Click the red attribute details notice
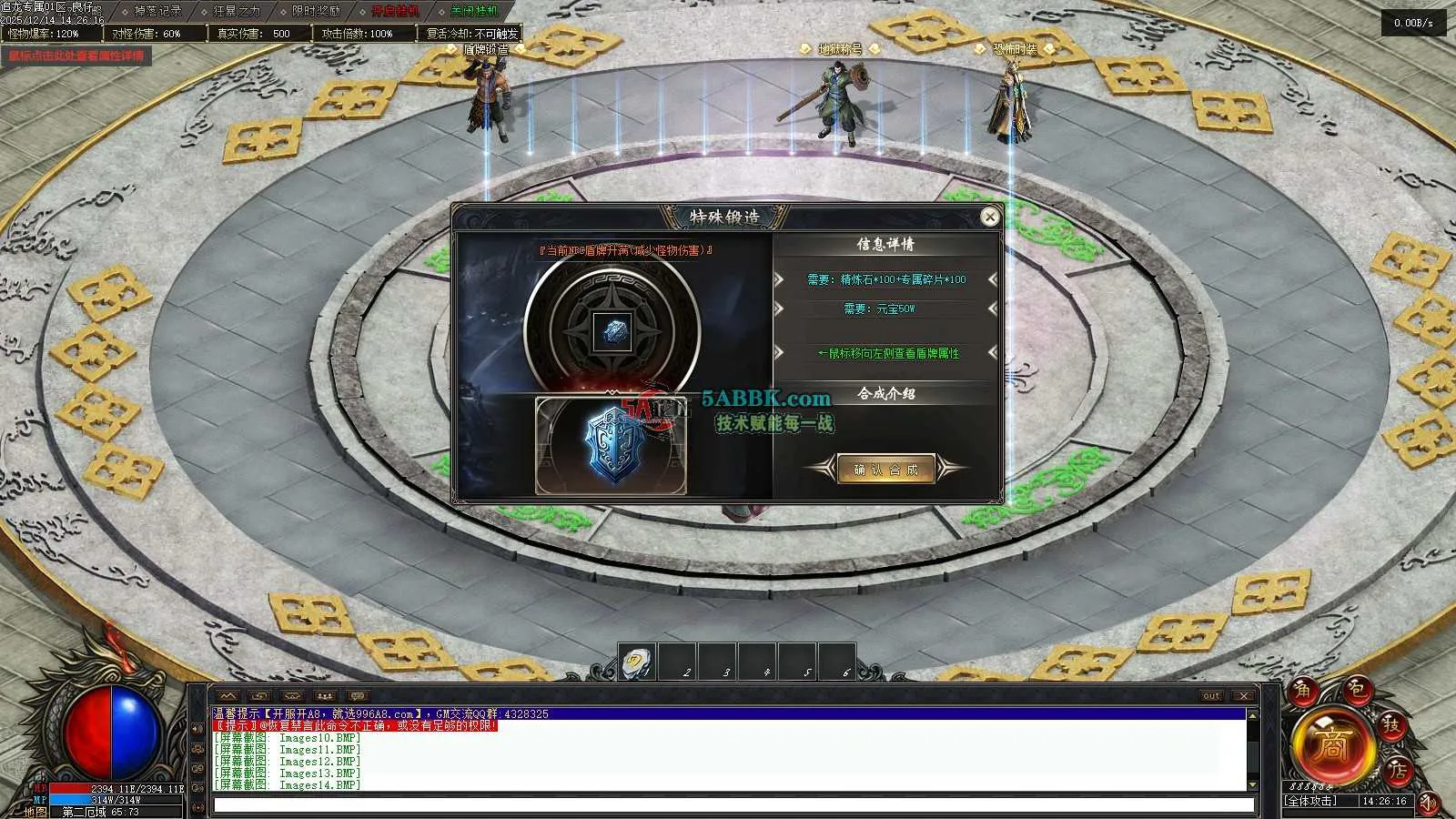The width and height of the screenshot is (1456, 819). [76, 56]
